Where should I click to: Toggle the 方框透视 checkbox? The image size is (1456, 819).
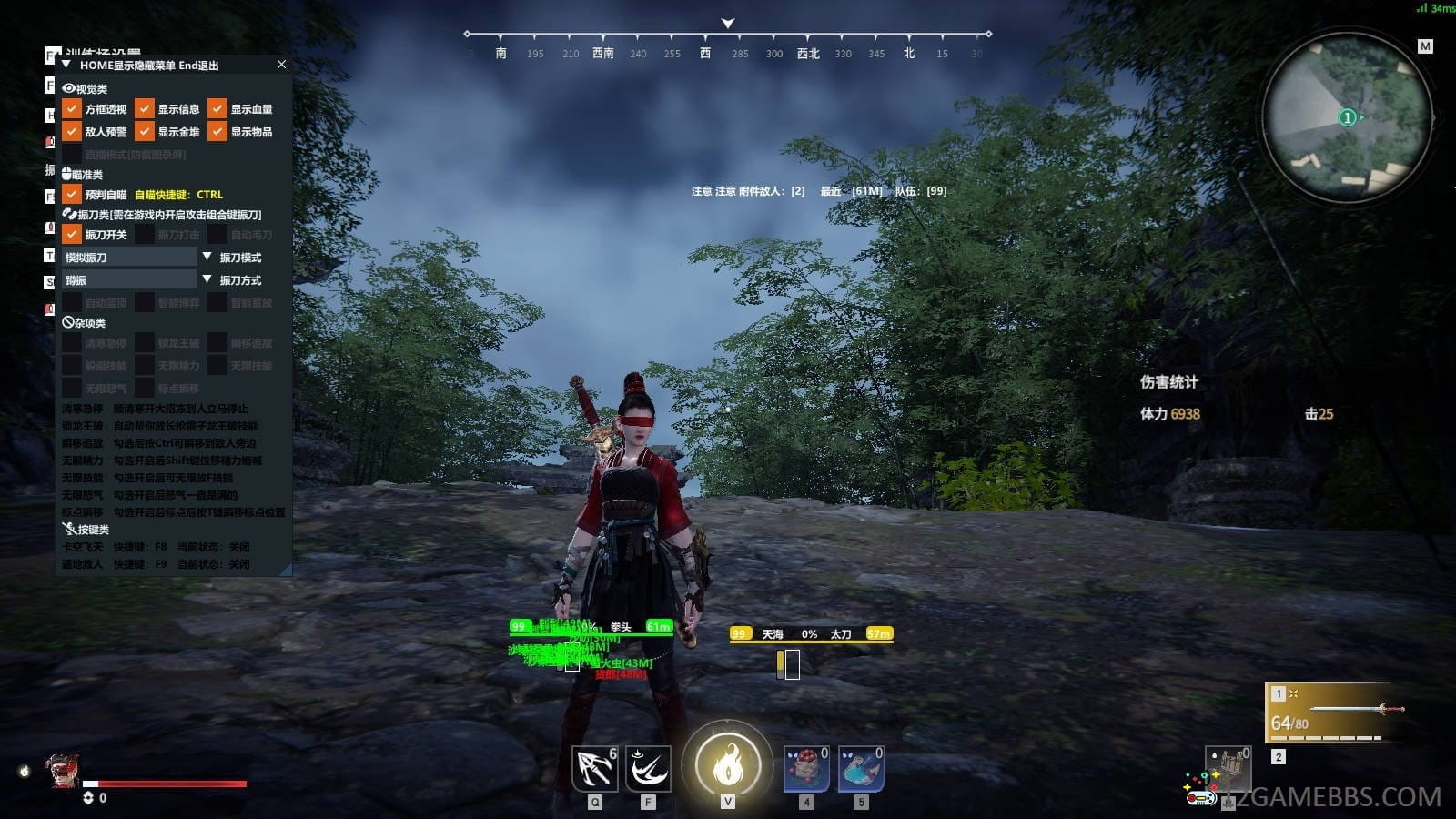(72, 109)
